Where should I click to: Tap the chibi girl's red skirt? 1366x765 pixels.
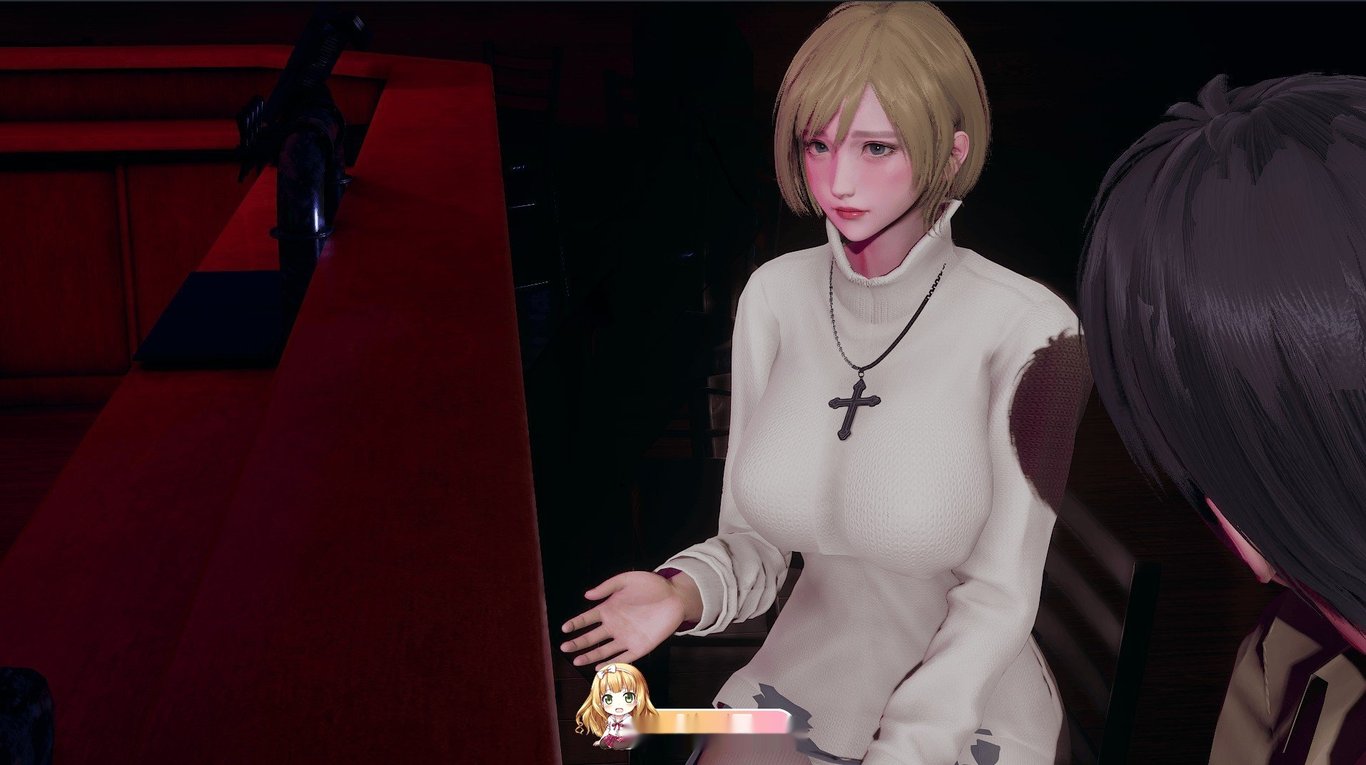(614, 740)
